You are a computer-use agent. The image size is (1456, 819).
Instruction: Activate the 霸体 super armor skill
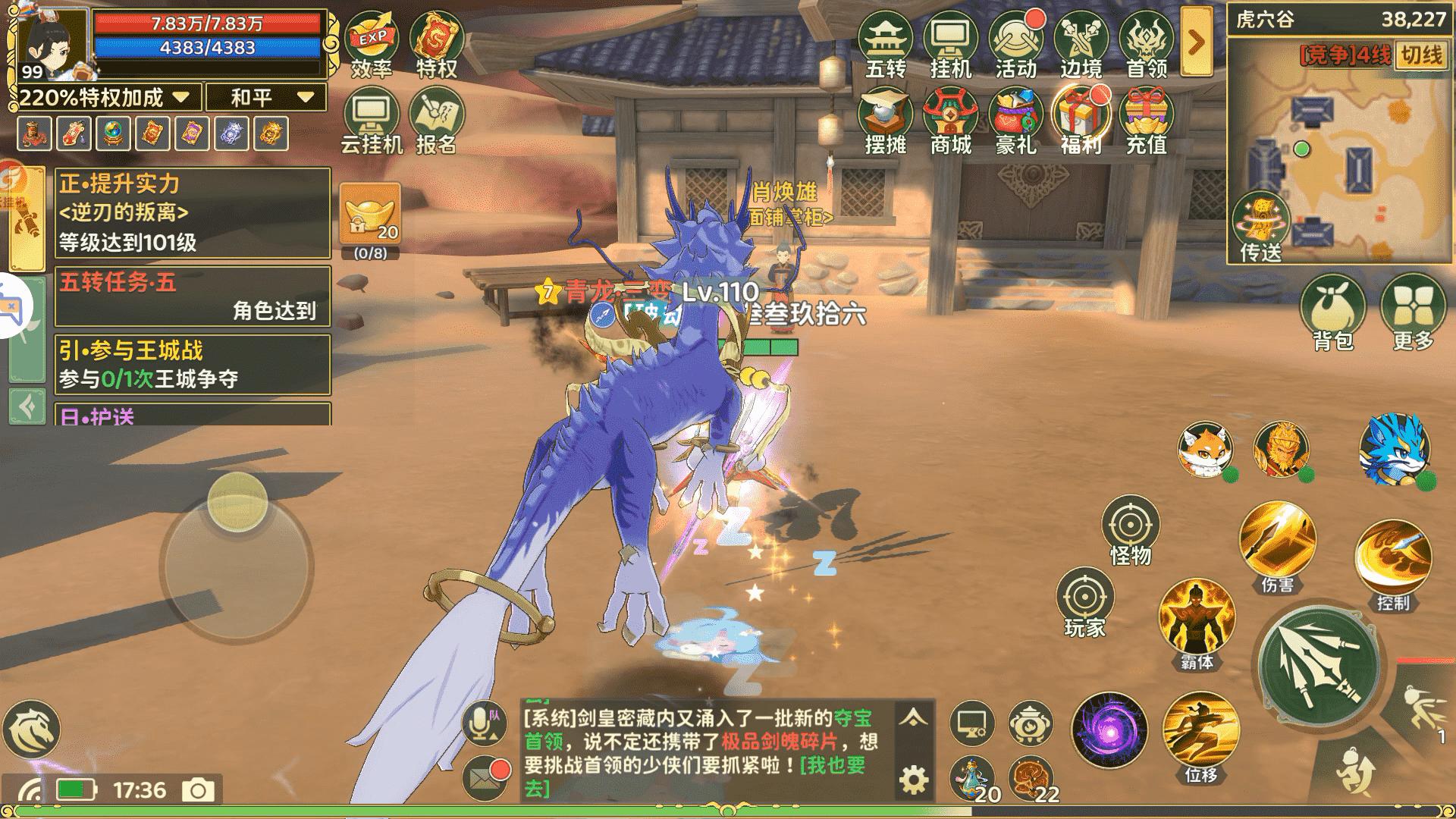pyautogui.click(x=1197, y=622)
